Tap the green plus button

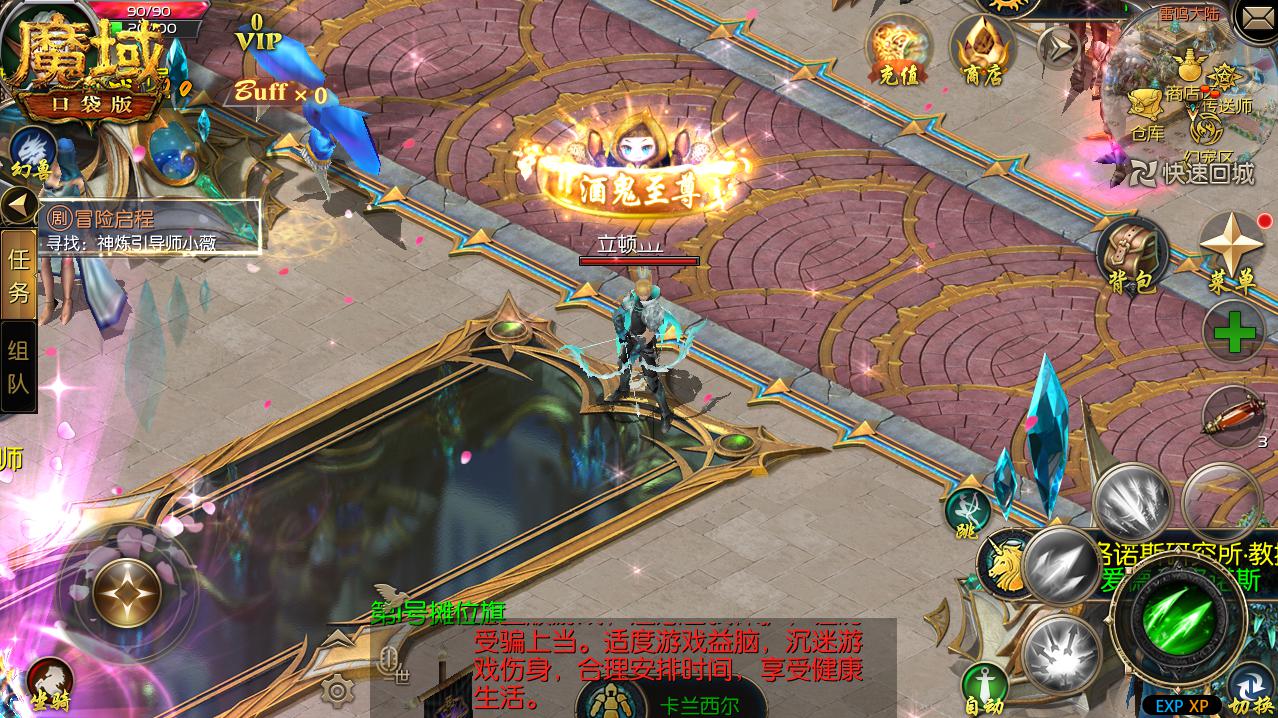coord(1233,332)
